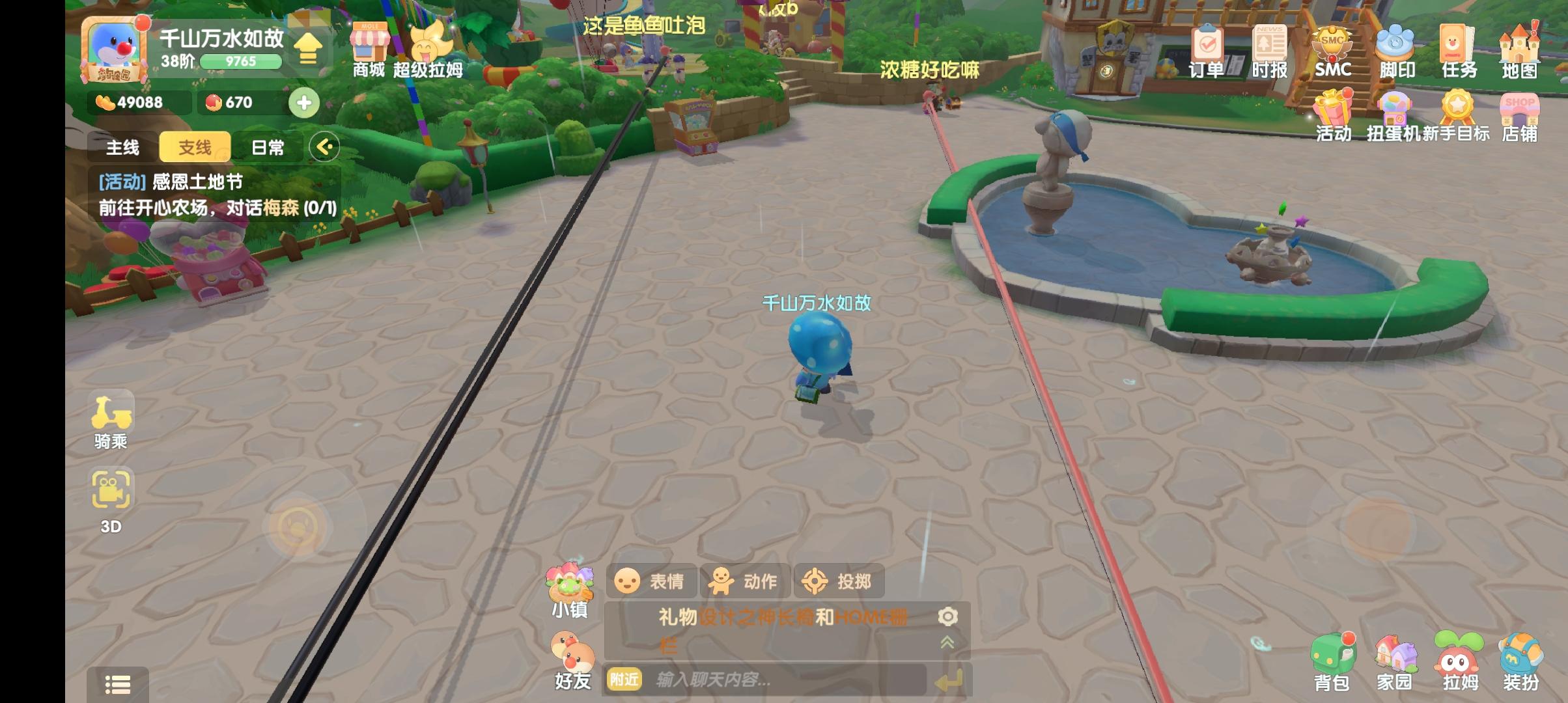Switch to the 日常 quest tab
Viewport: 1568px width, 703px height.
tap(267, 147)
